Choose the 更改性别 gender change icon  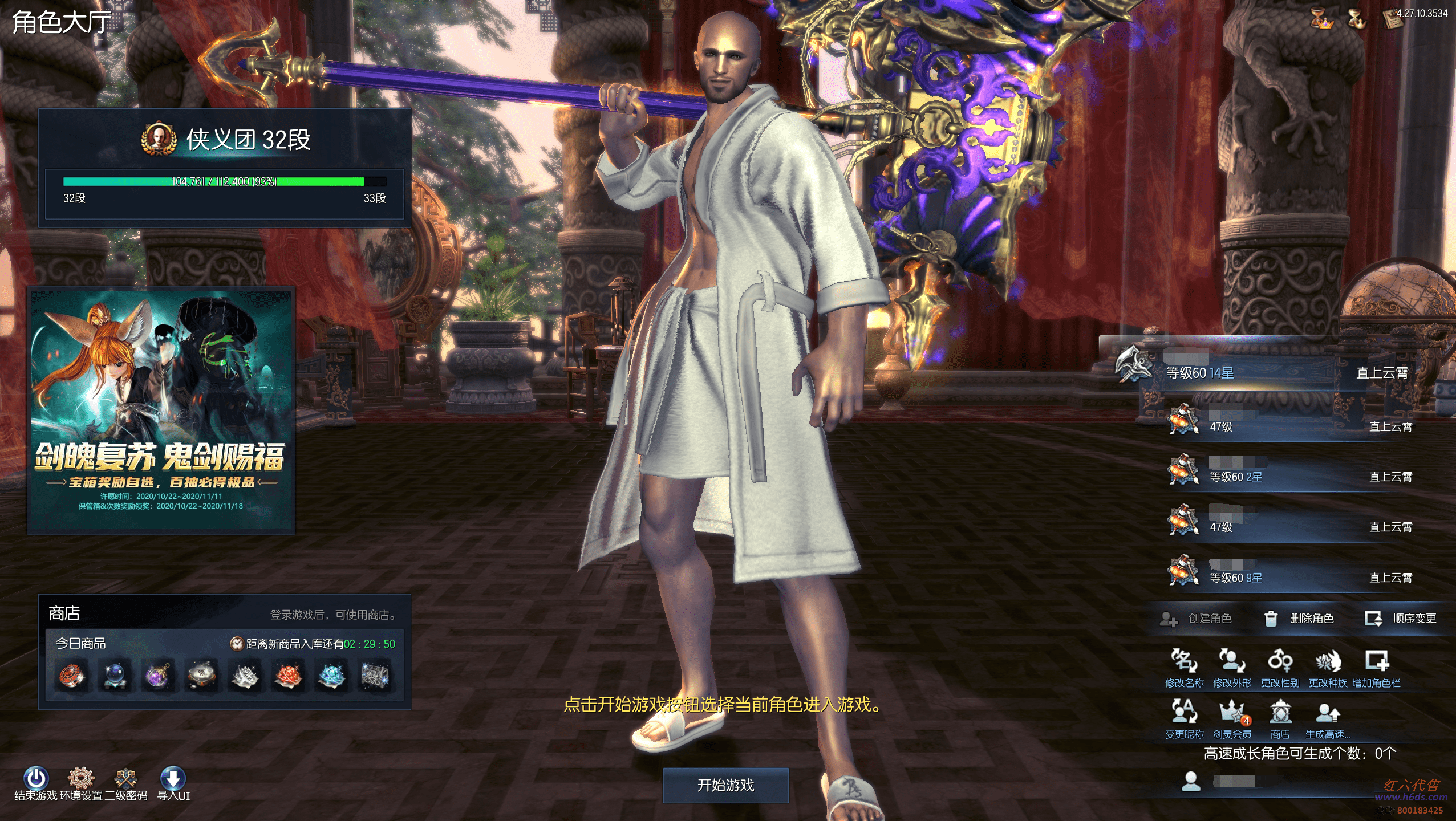[x=1280, y=667]
